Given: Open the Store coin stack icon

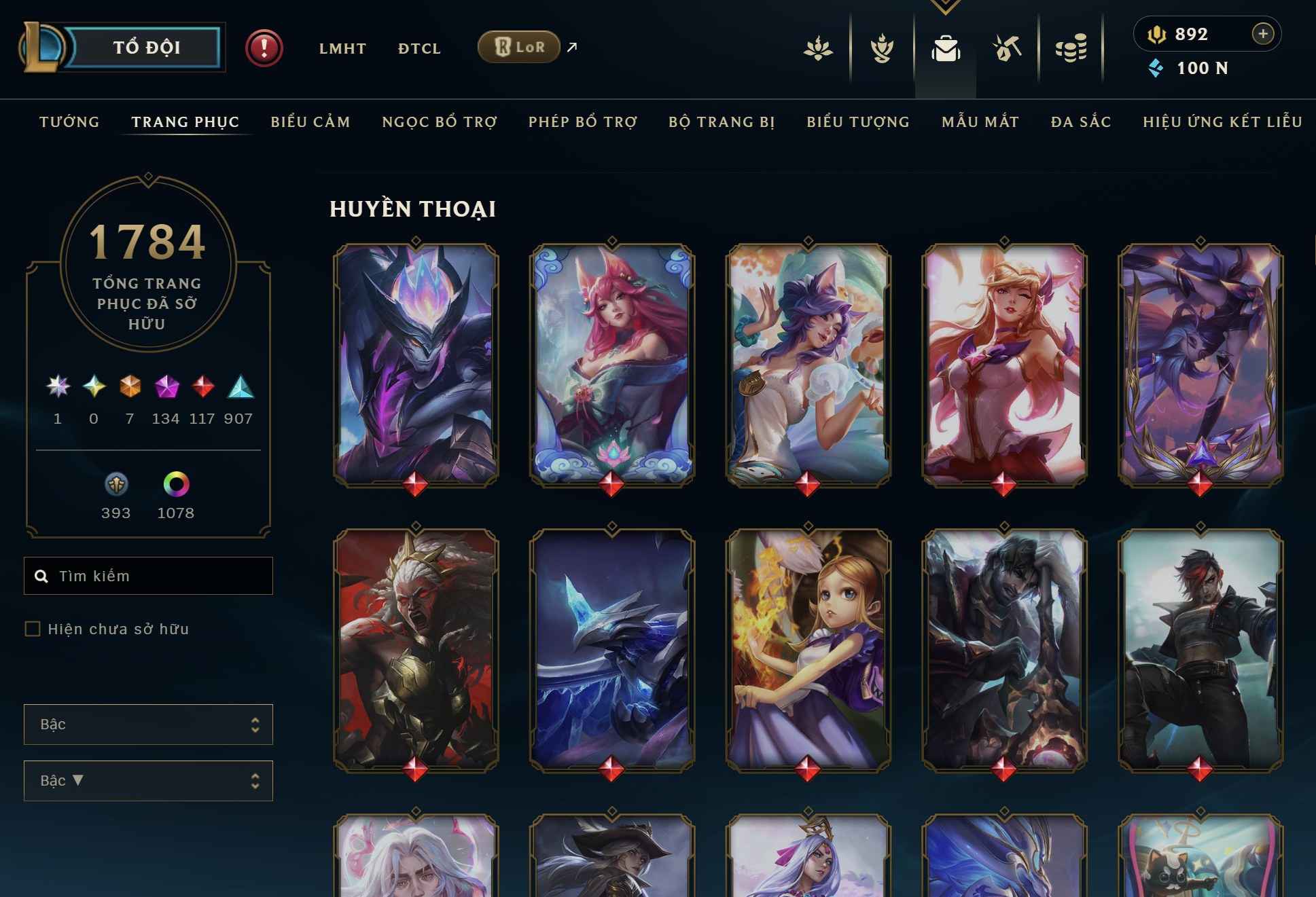Looking at the screenshot, I should click(x=1072, y=48).
